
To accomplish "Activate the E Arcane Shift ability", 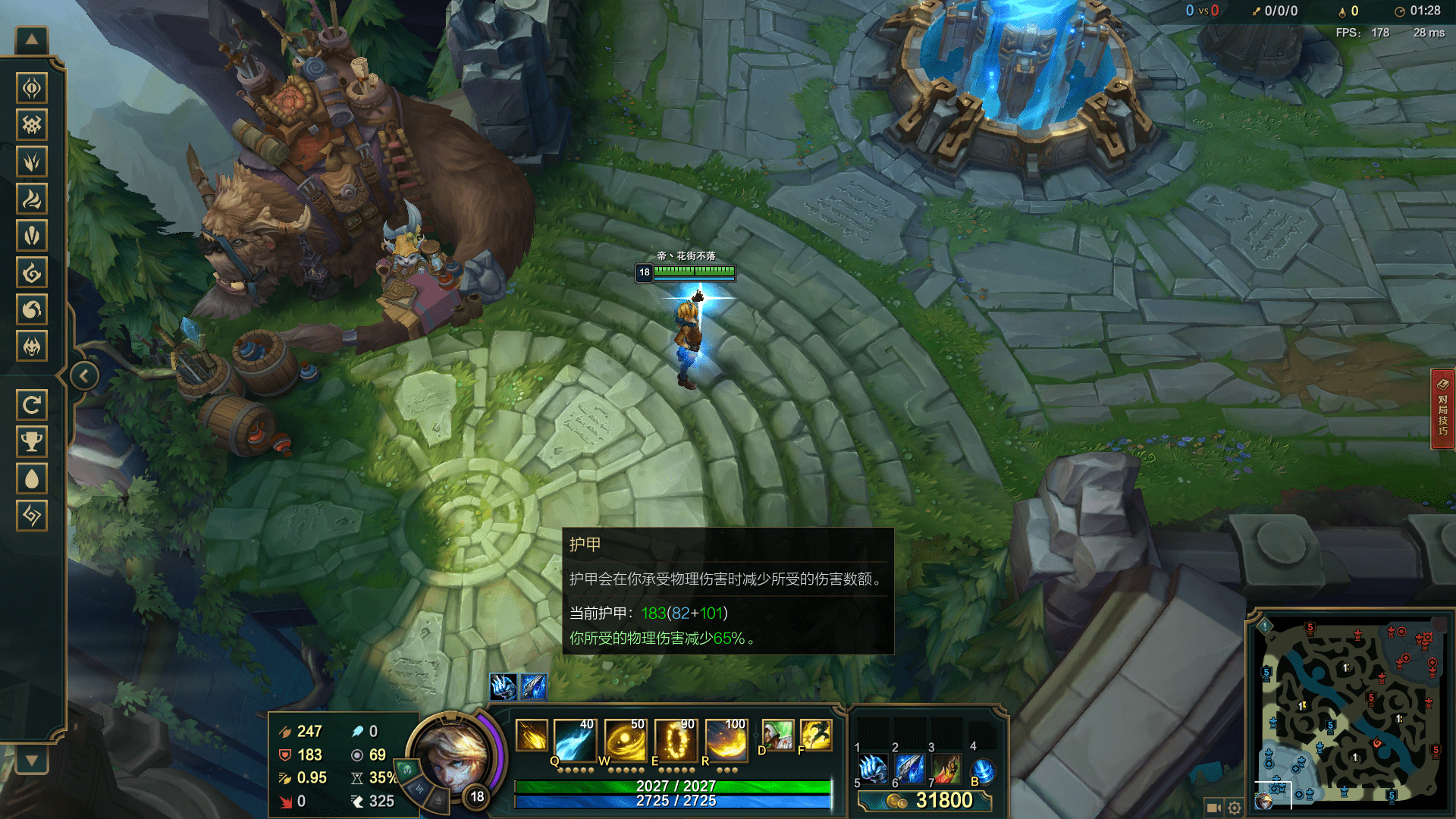I will (676, 739).
